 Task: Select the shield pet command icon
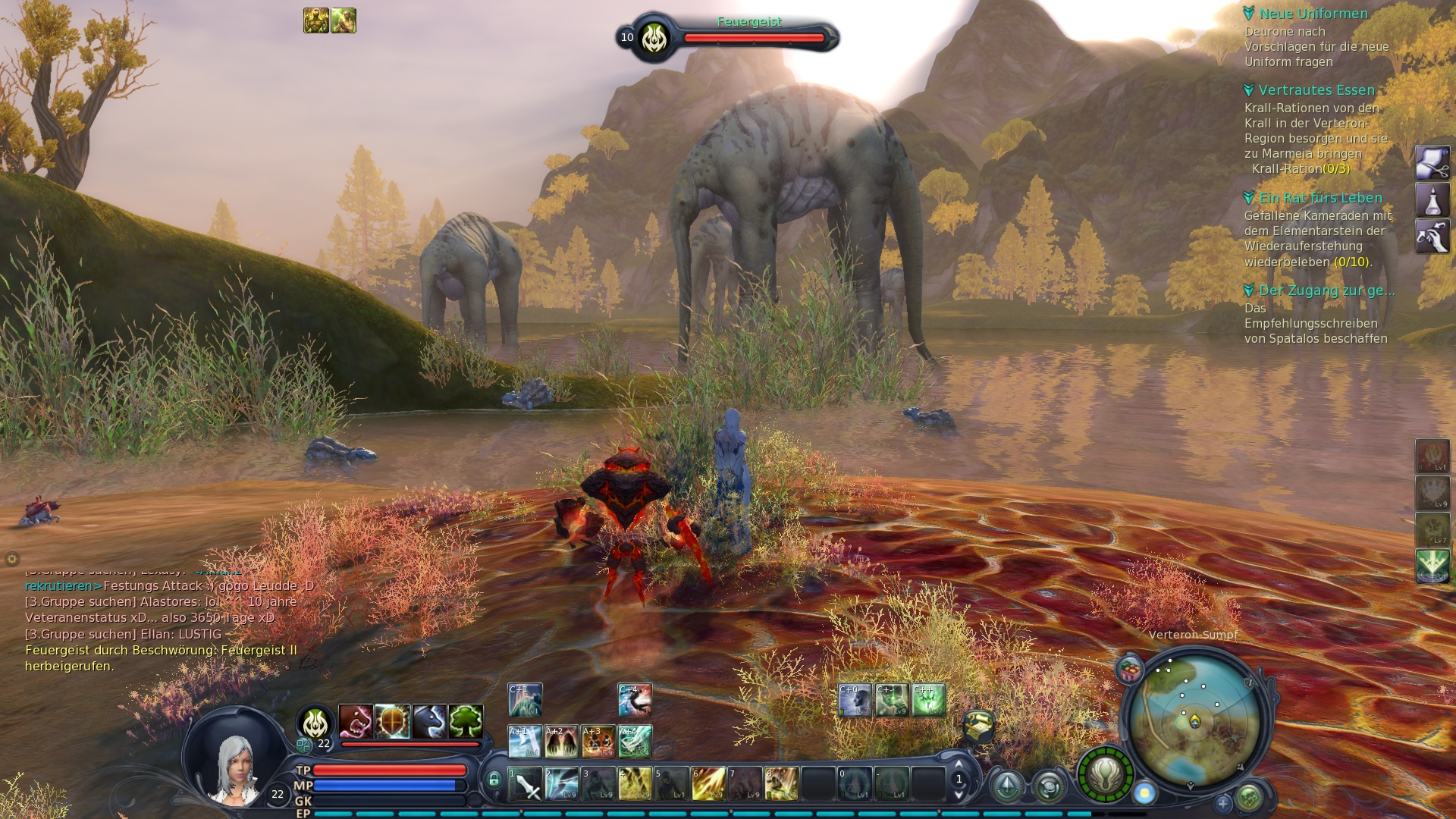(392, 721)
